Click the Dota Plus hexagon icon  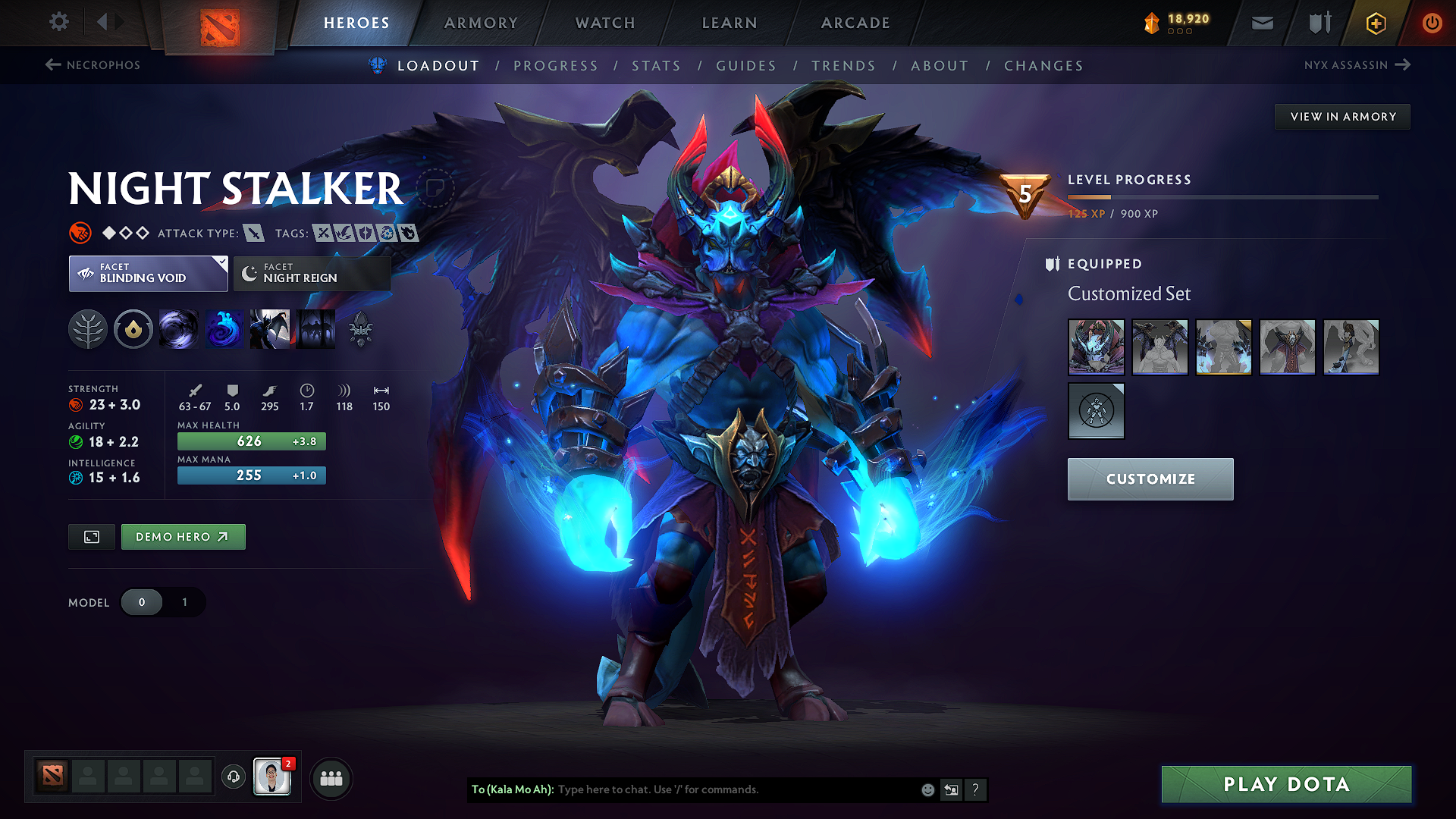click(x=1375, y=23)
